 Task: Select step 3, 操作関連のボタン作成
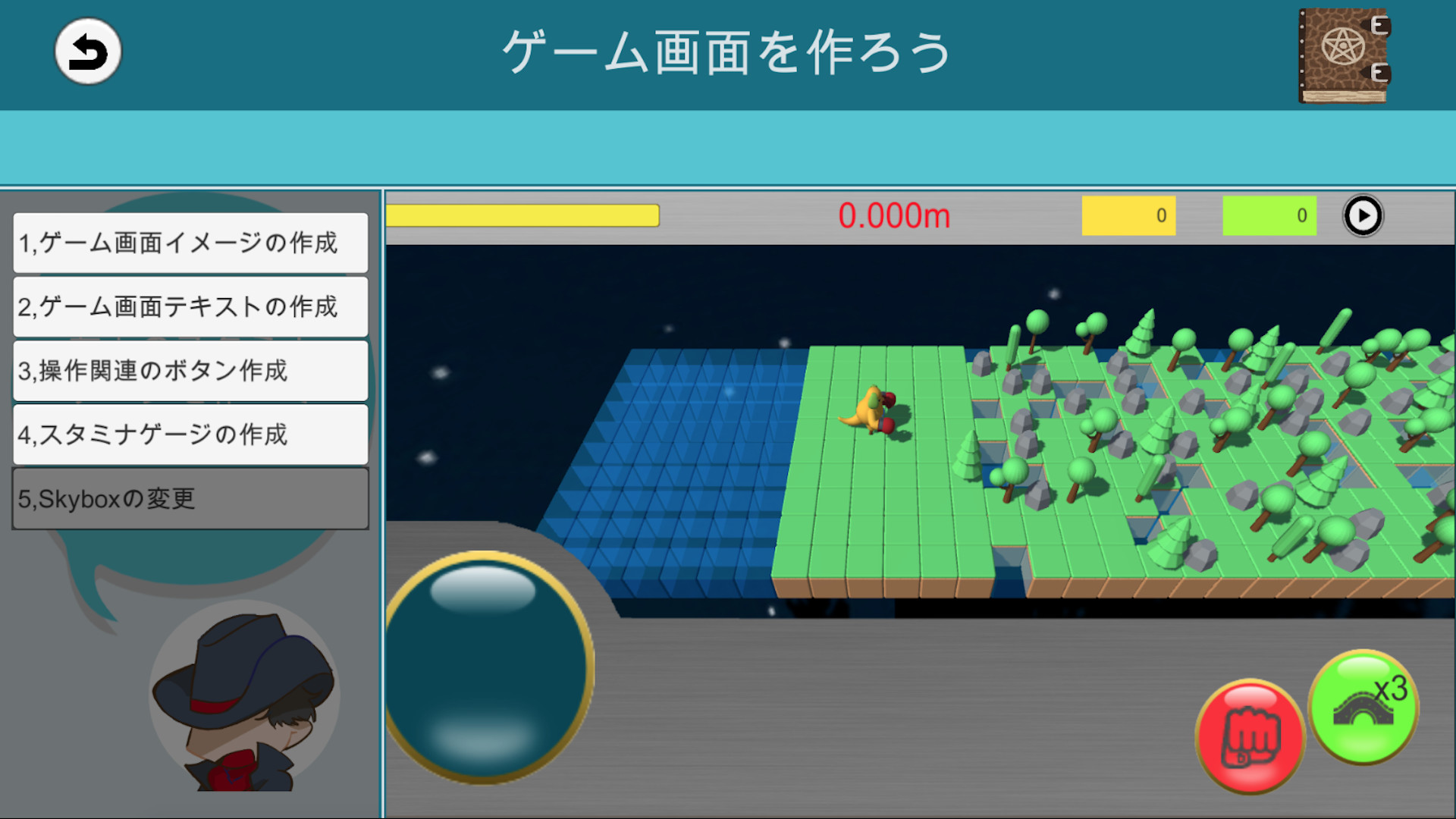(x=188, y=372)
